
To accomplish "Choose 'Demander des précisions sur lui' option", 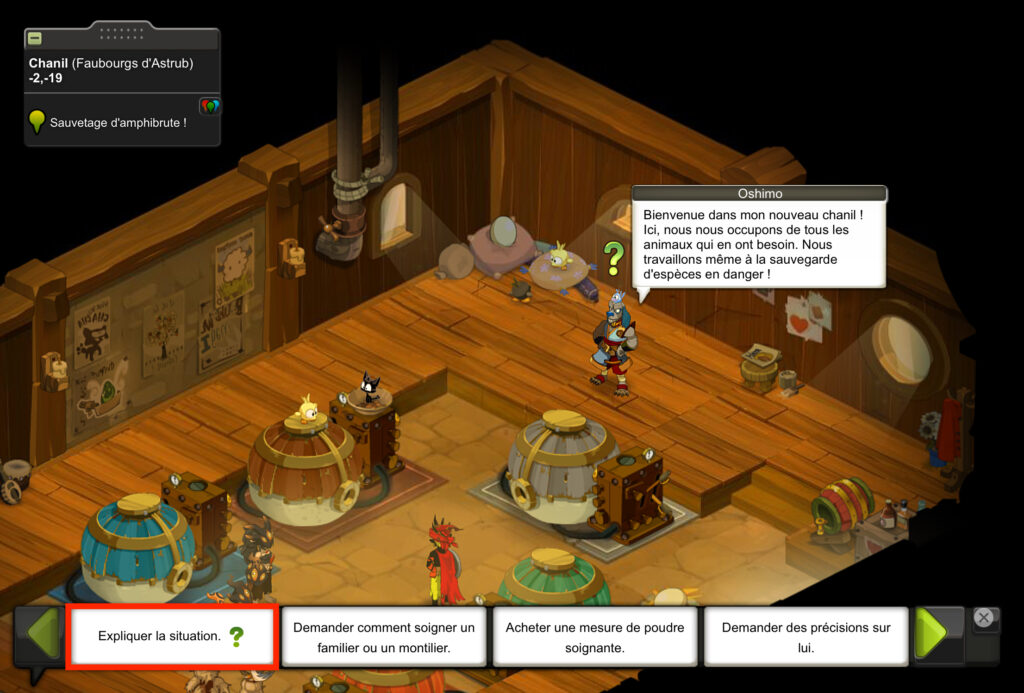I will coord(806,637).
